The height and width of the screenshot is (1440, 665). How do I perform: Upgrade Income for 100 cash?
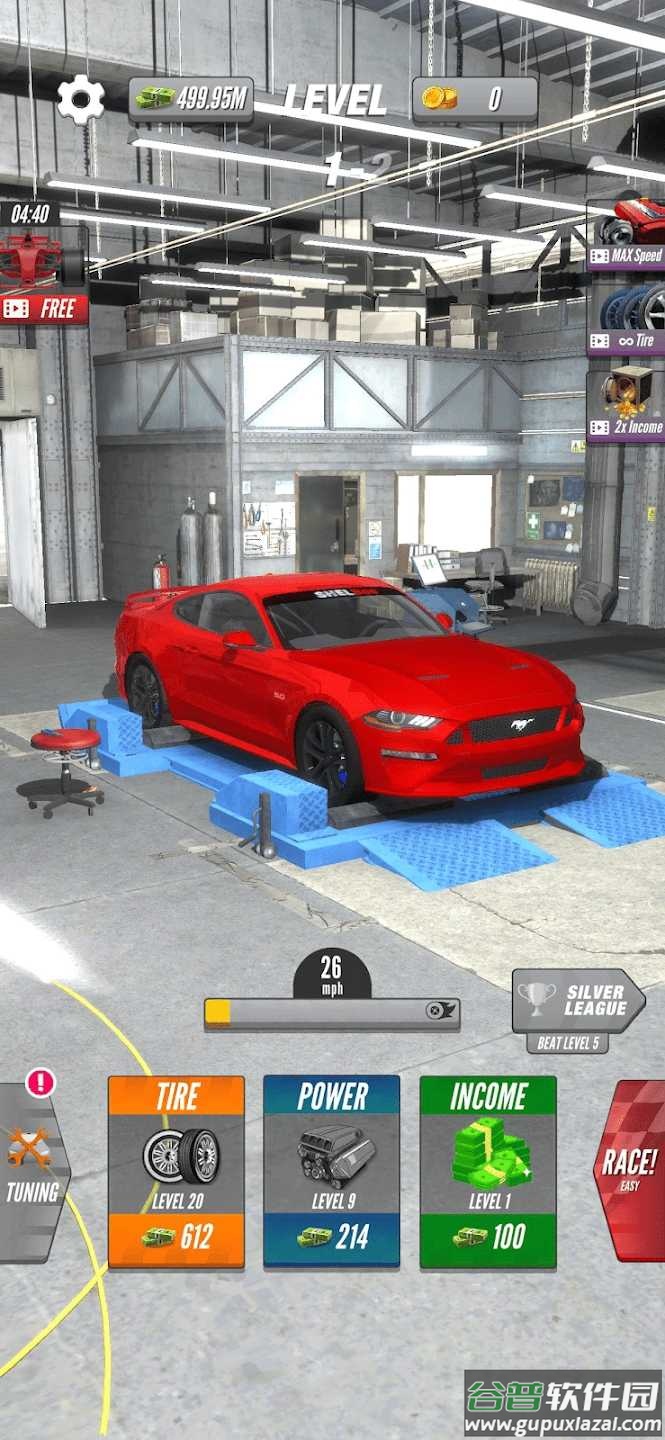point(488,1171)
